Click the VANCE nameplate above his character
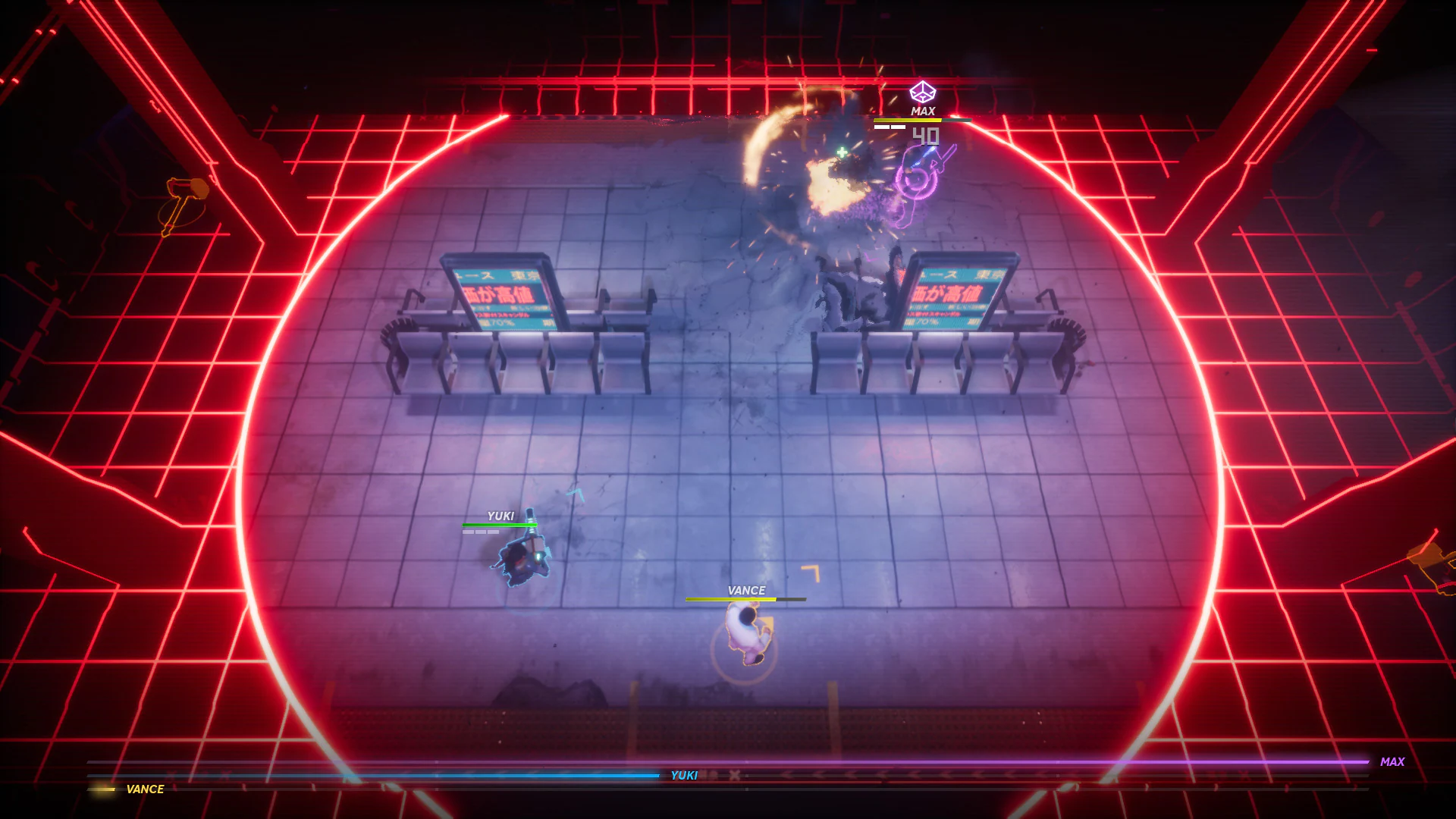Screen dimensions: 1456x819 tap(745, 589)
